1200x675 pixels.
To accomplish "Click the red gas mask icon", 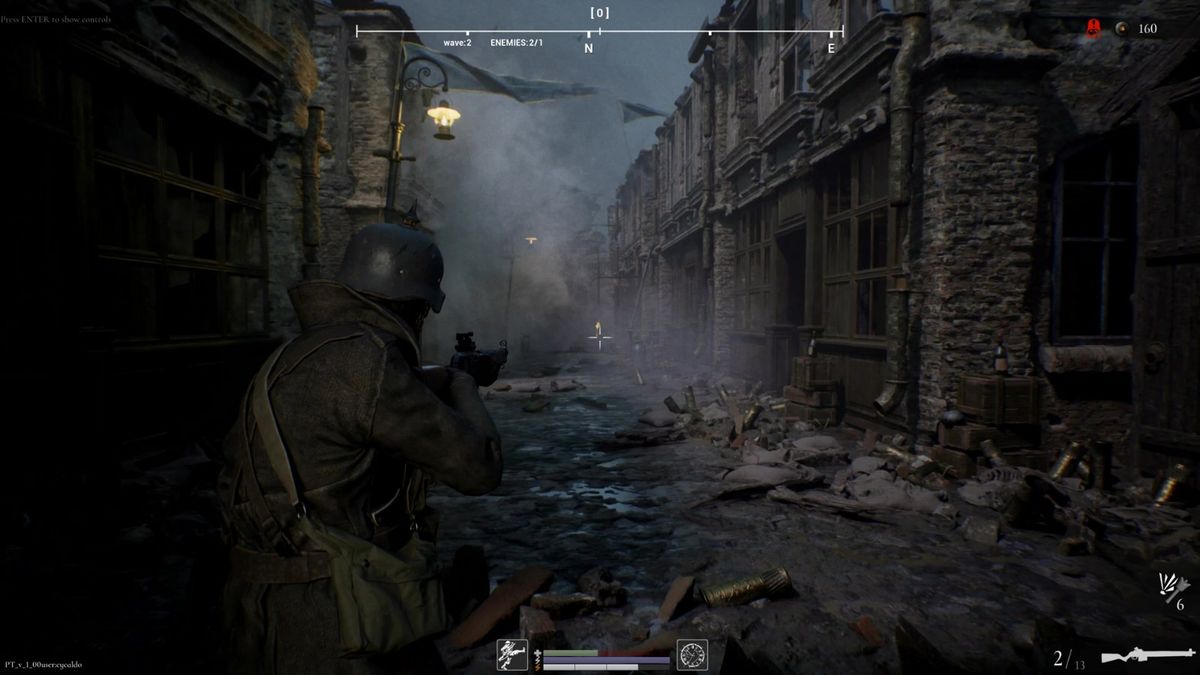I will click(x=1094, y=29).
